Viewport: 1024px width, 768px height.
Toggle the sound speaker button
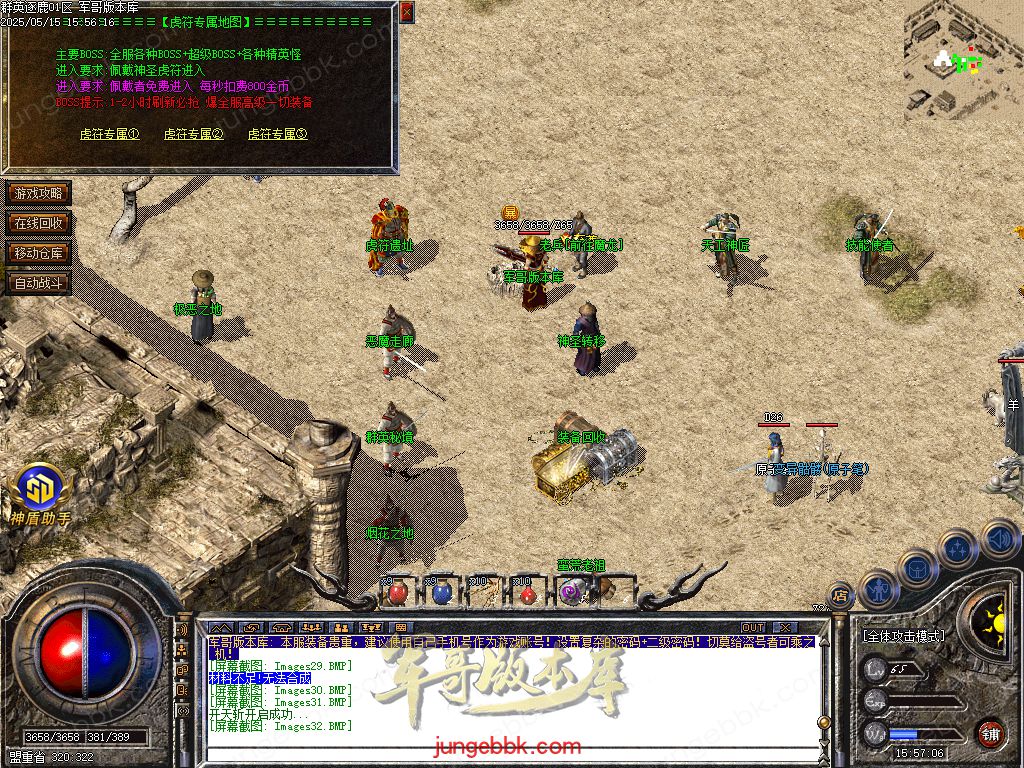pos(1000,540)
